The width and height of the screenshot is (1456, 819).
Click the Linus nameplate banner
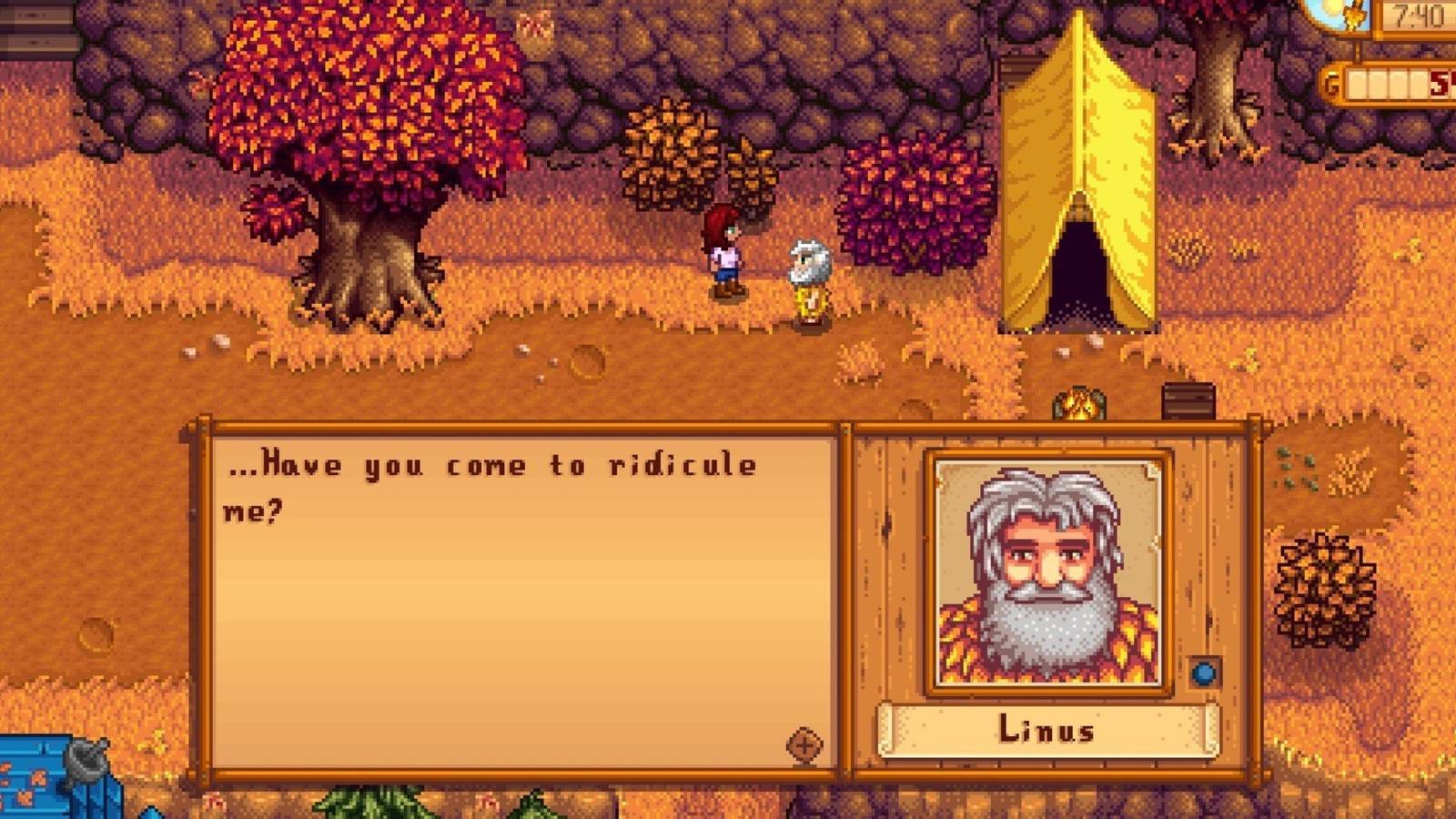1048,730
